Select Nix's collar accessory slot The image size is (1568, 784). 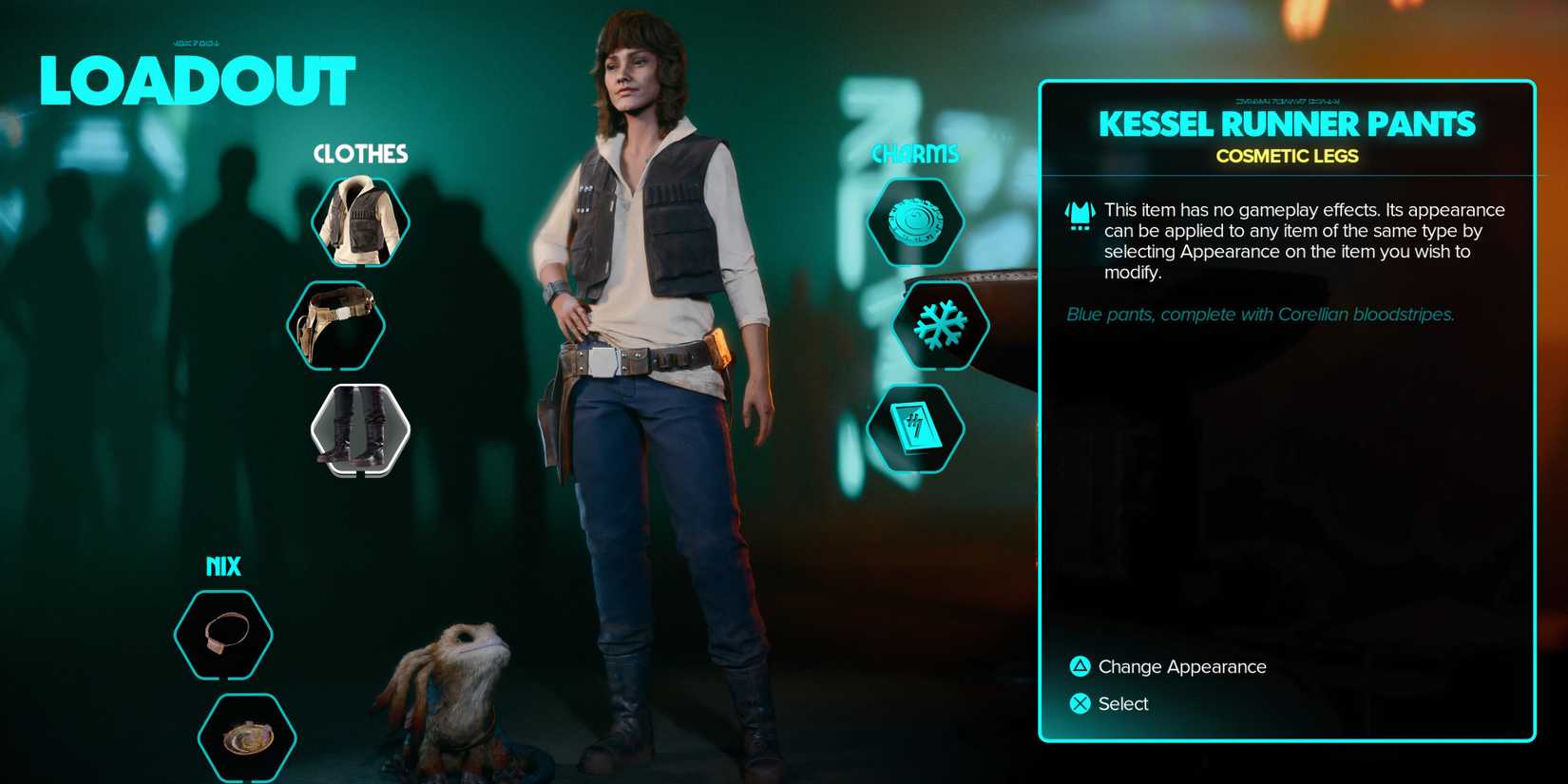tap(221, 637)
